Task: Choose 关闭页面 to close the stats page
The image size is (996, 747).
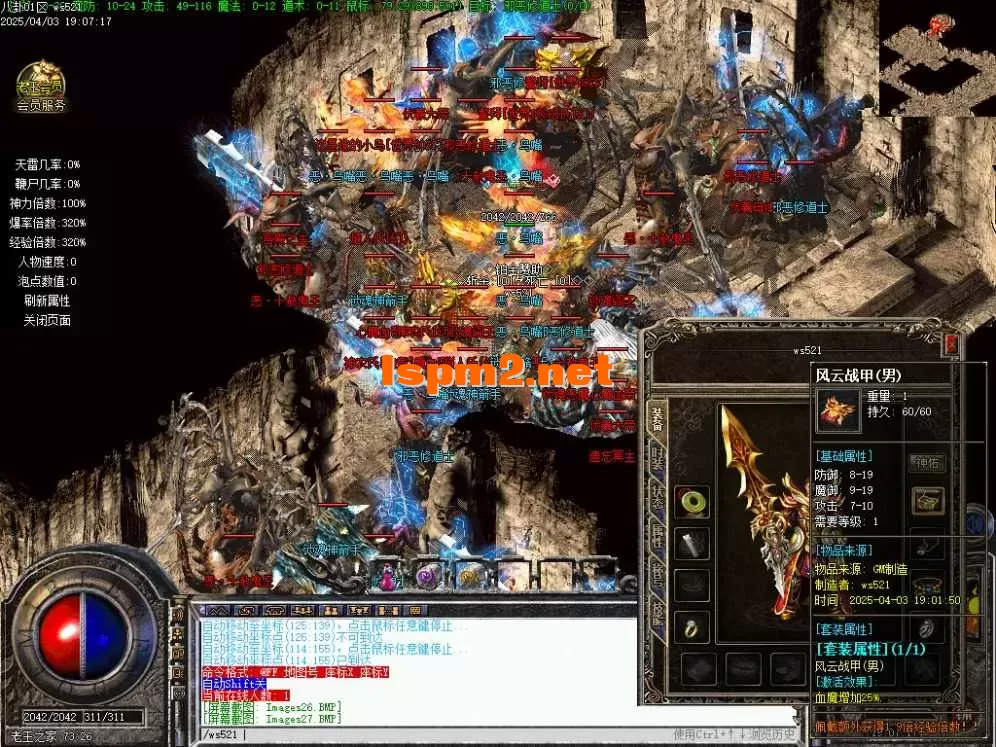Action: (x=47, y=321)
